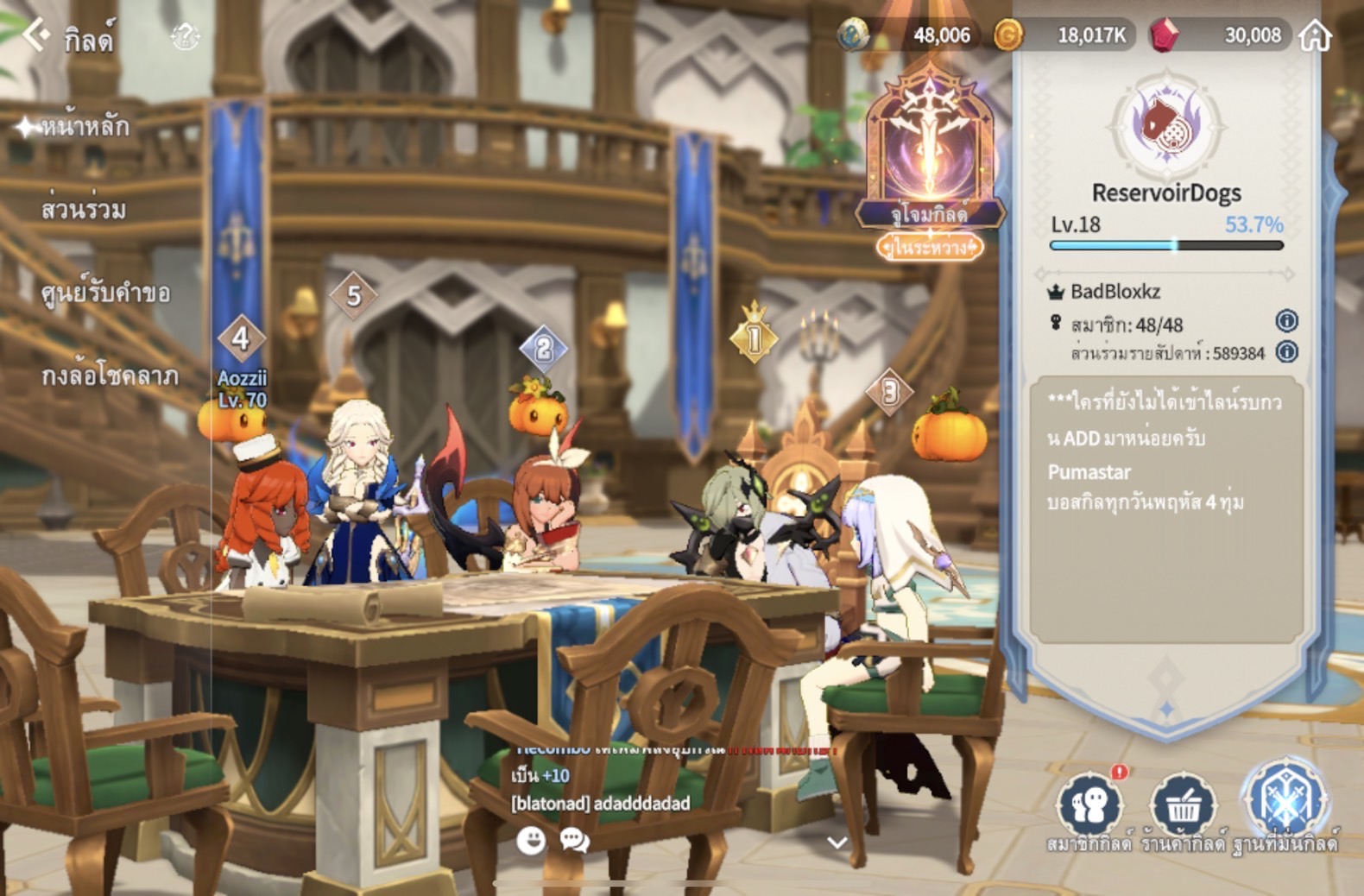Image resolution: width=1364 pixels, height=896 pixels.
Task: Show weekly contribution info icon
Action: pos(1286,351)
